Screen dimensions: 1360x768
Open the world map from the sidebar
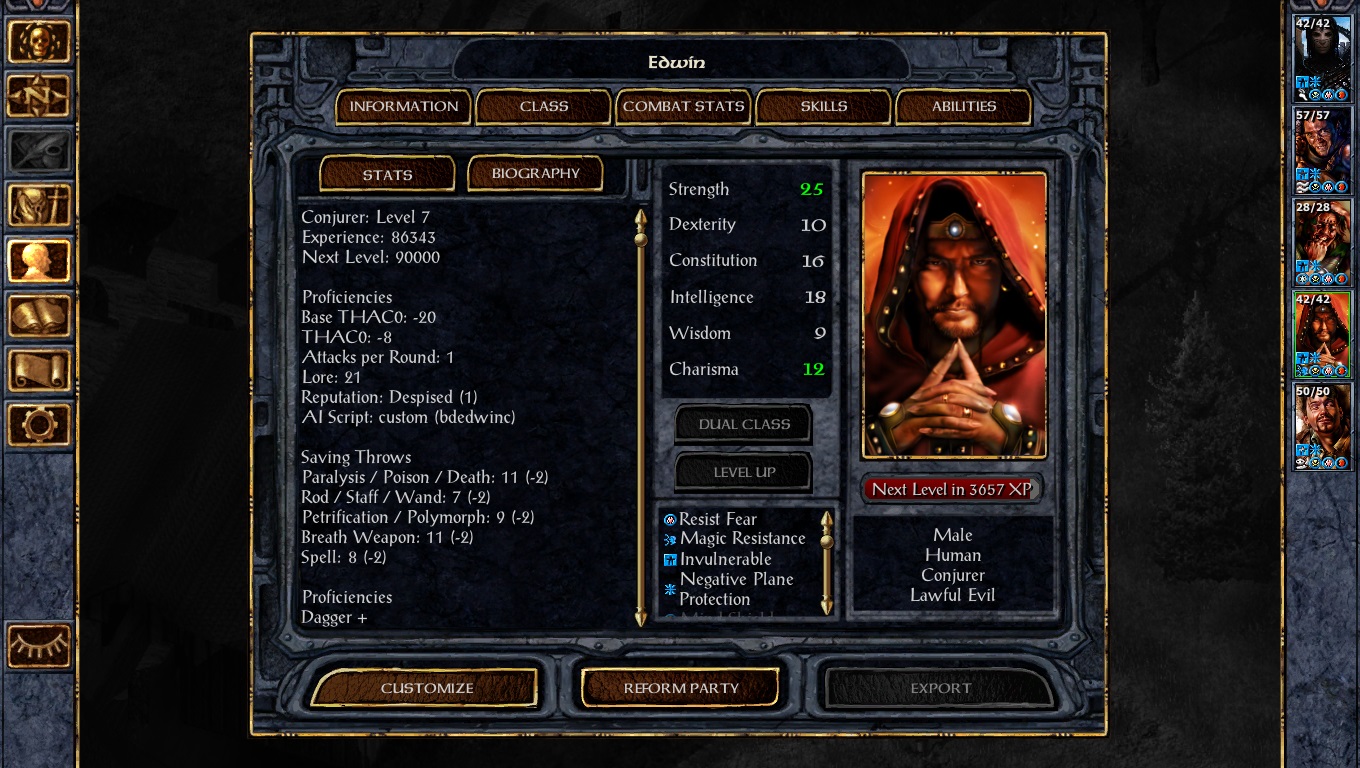[40, 97]
